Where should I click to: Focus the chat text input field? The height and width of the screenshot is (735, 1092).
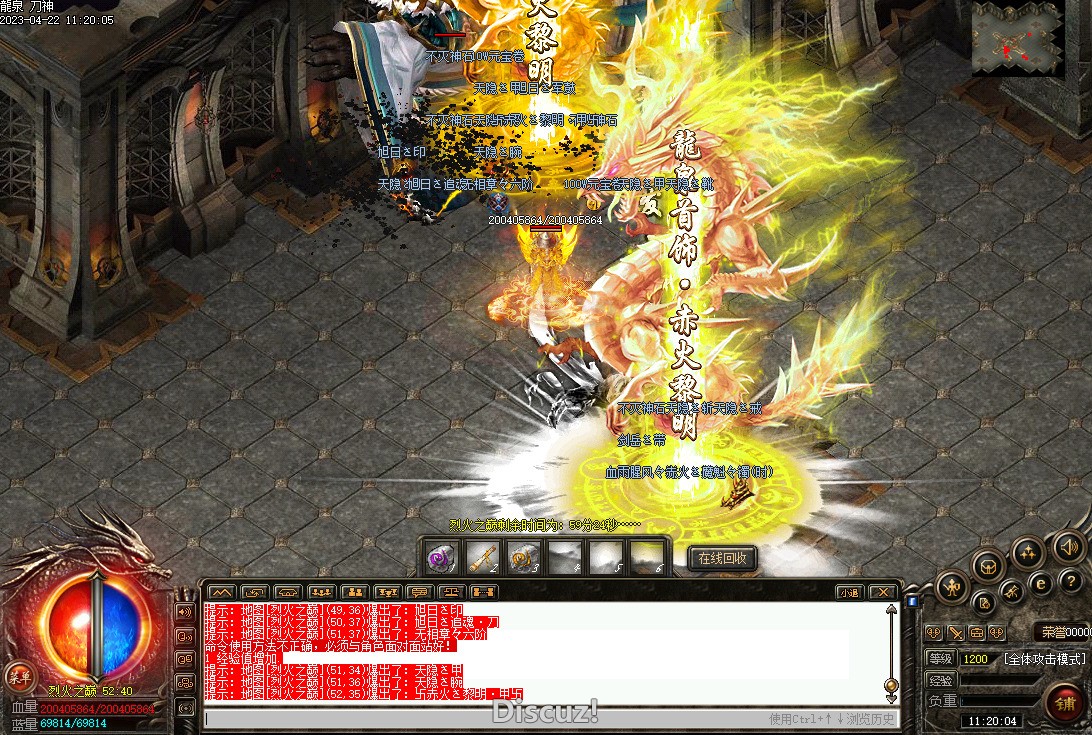(480, 718)
